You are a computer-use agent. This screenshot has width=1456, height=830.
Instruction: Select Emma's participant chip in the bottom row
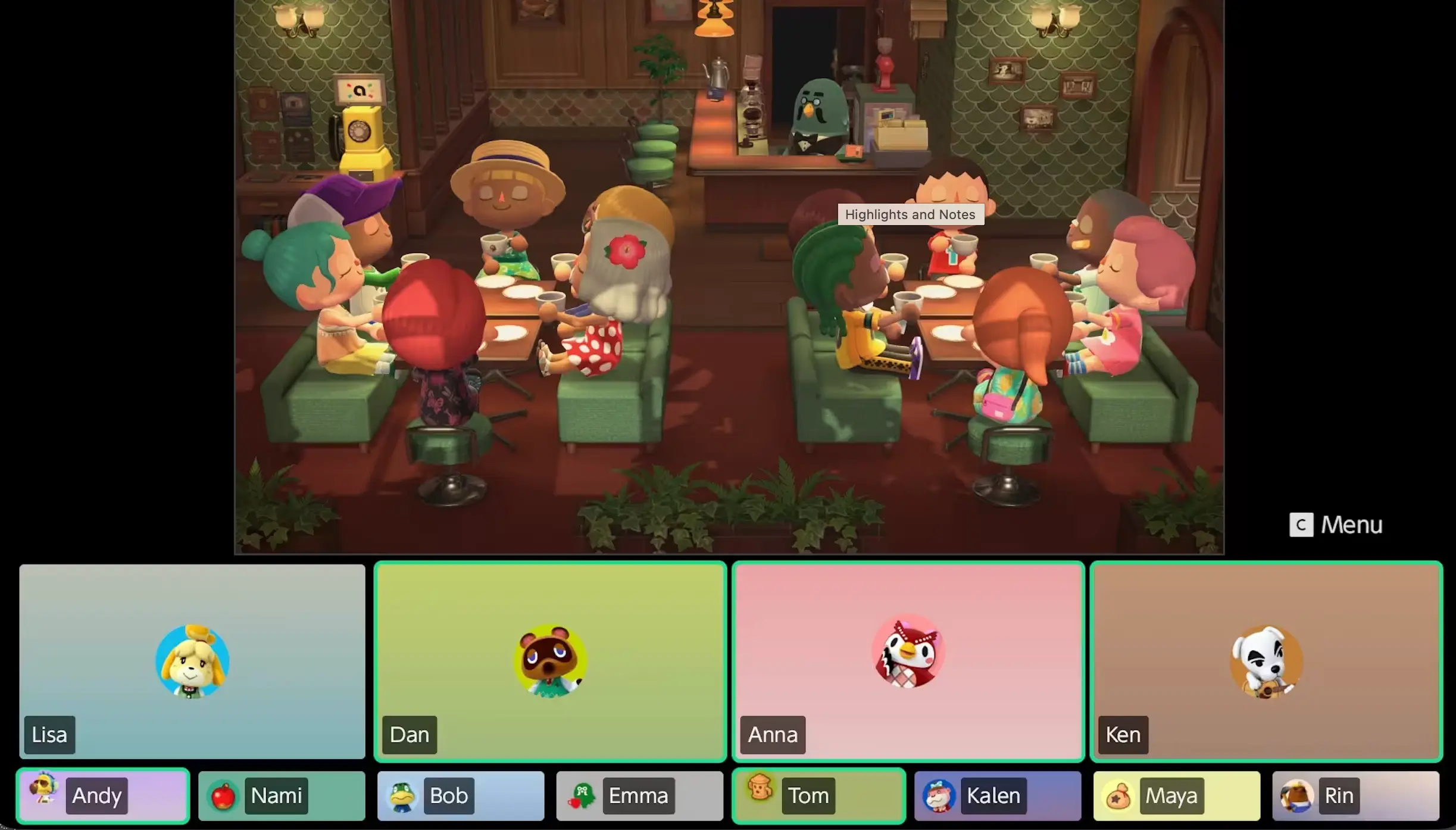[x=639, y=795]
